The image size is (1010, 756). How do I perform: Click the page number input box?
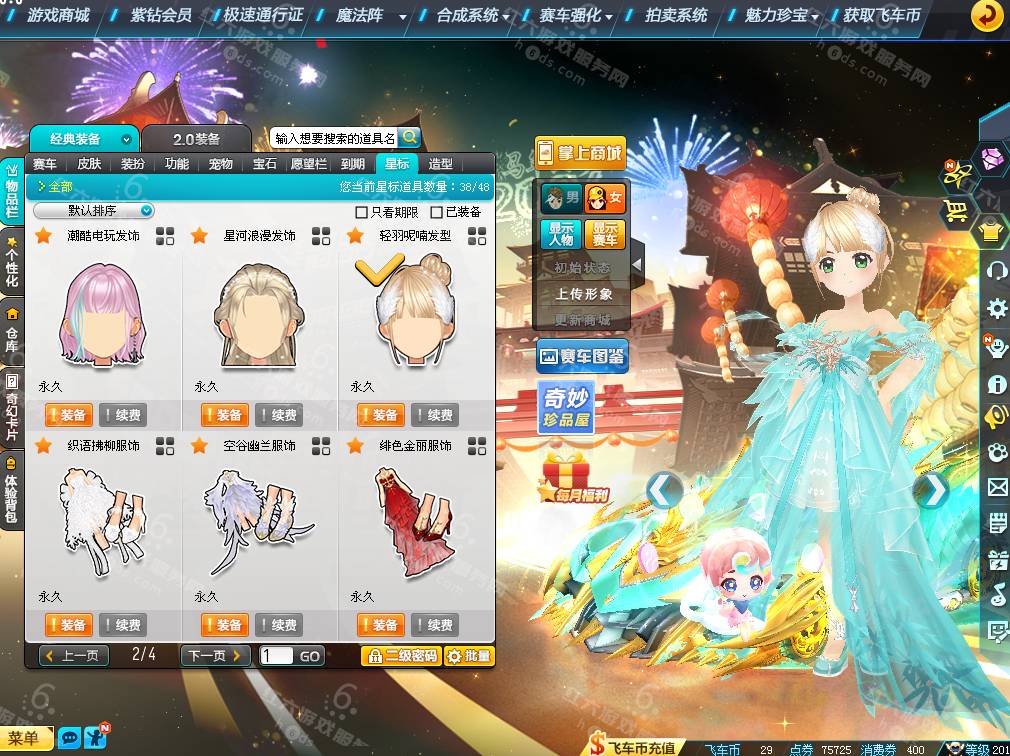276,656
